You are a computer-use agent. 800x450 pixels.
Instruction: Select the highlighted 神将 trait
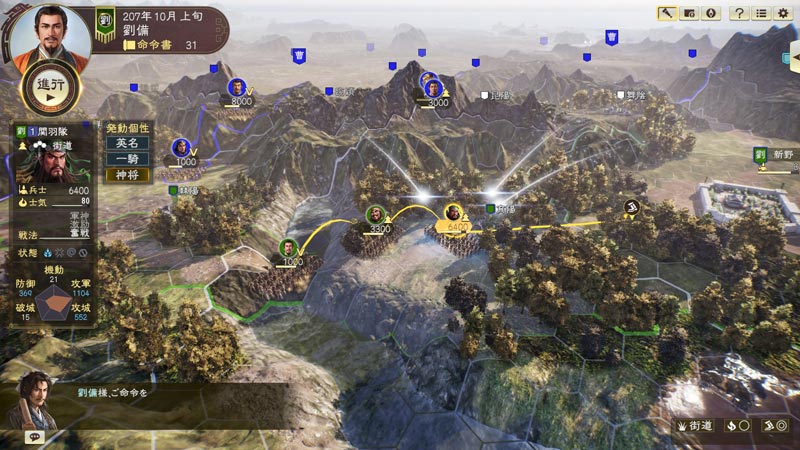(127, 175)
